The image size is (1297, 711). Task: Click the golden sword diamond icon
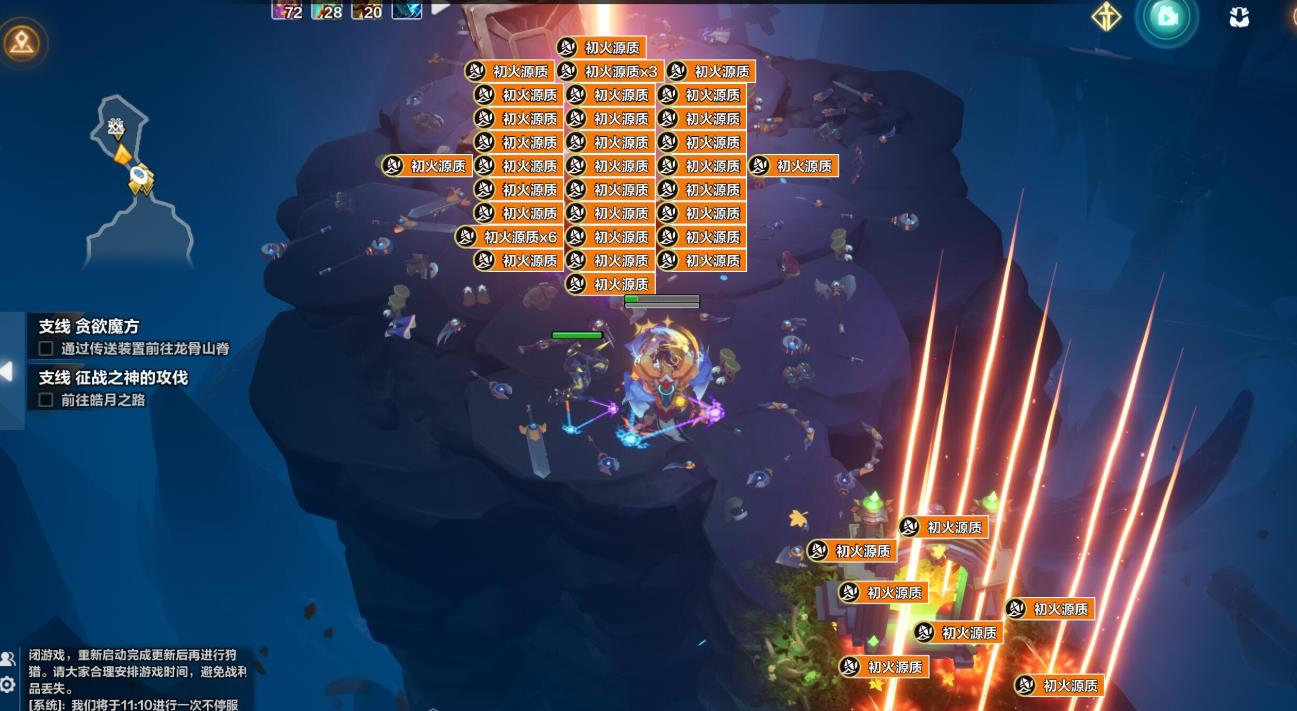pos(1106,16)
